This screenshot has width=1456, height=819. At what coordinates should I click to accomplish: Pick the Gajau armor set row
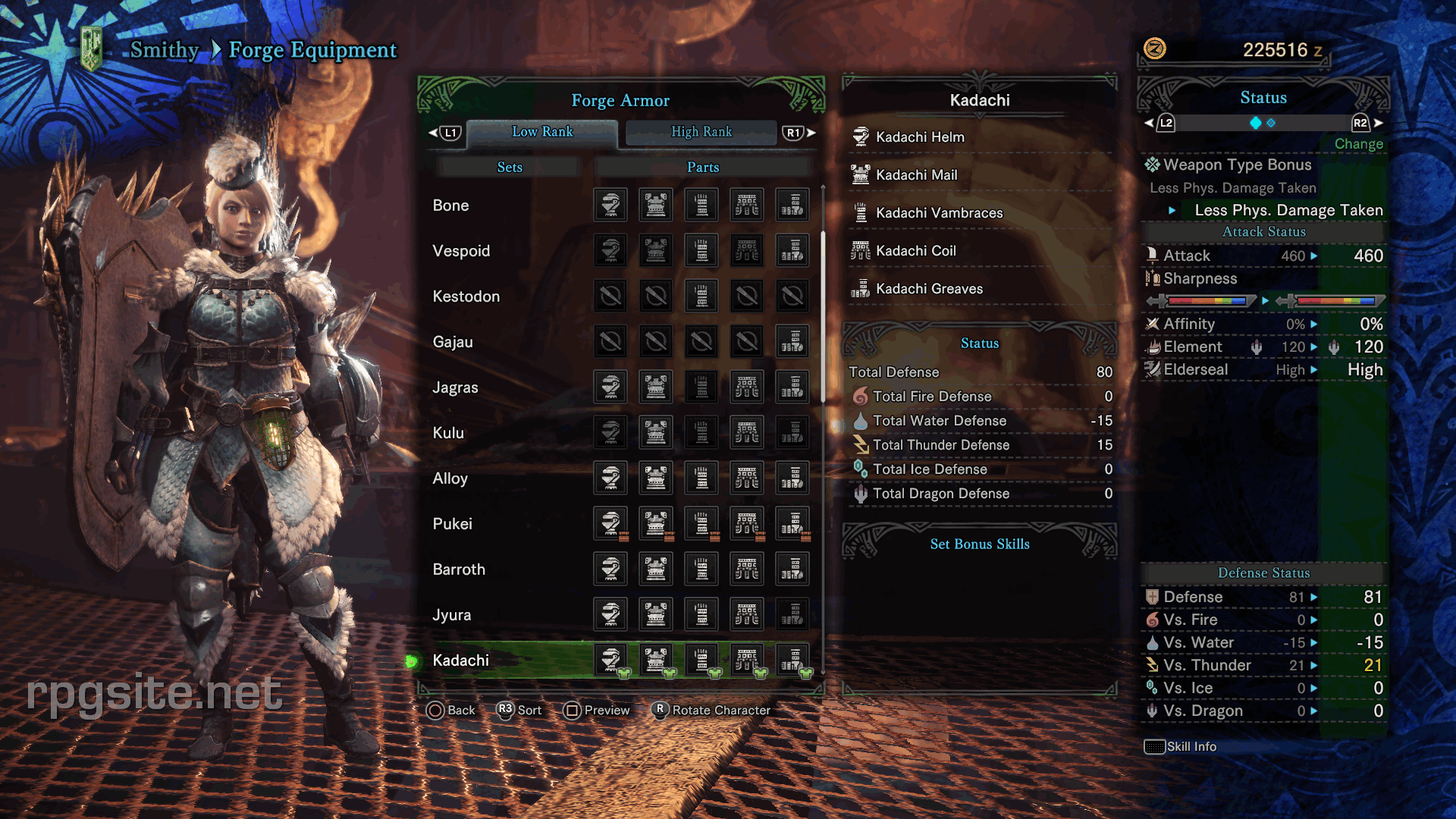(x=453, y=342)
